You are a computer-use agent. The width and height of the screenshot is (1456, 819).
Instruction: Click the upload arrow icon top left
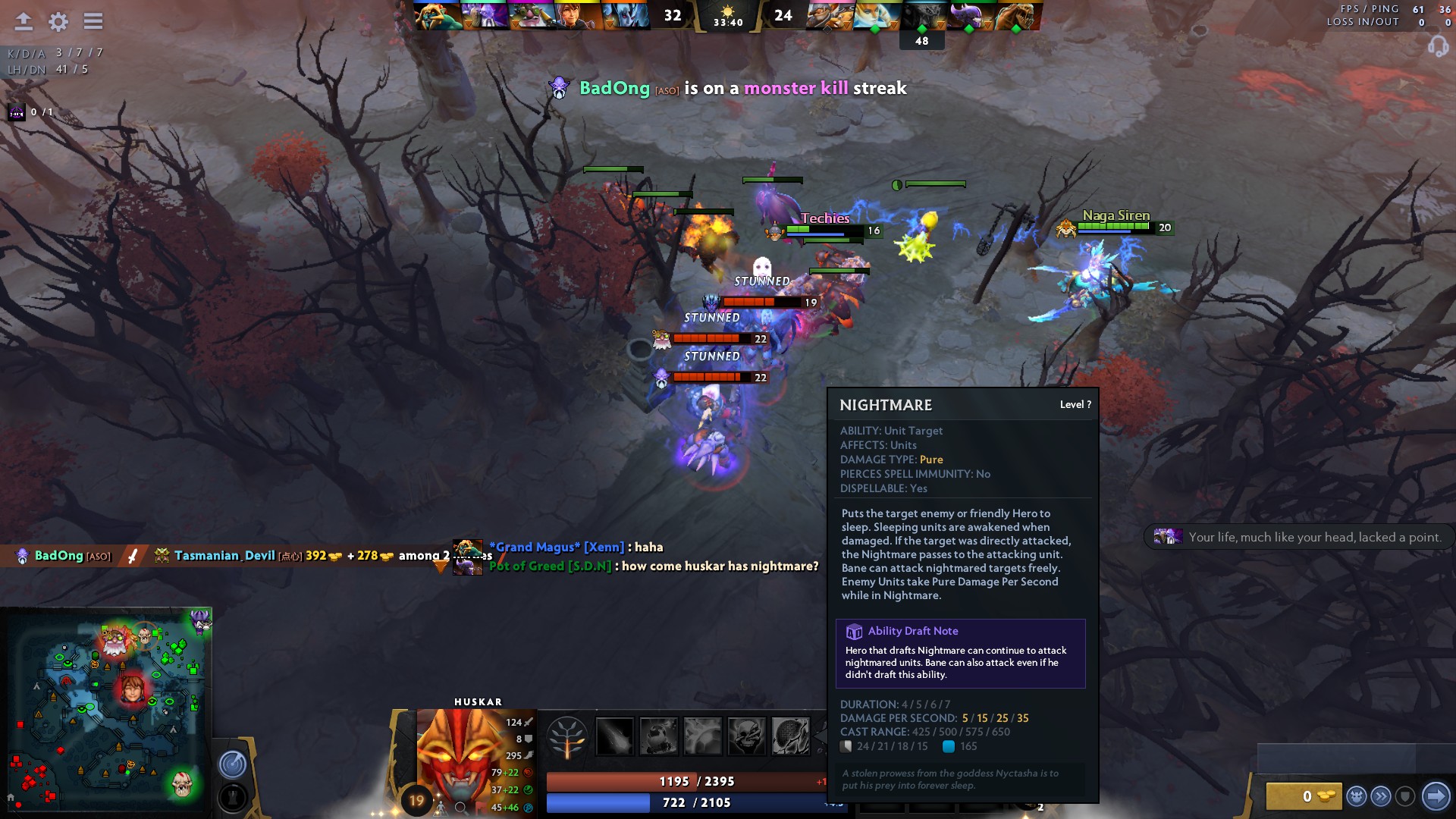24,22
